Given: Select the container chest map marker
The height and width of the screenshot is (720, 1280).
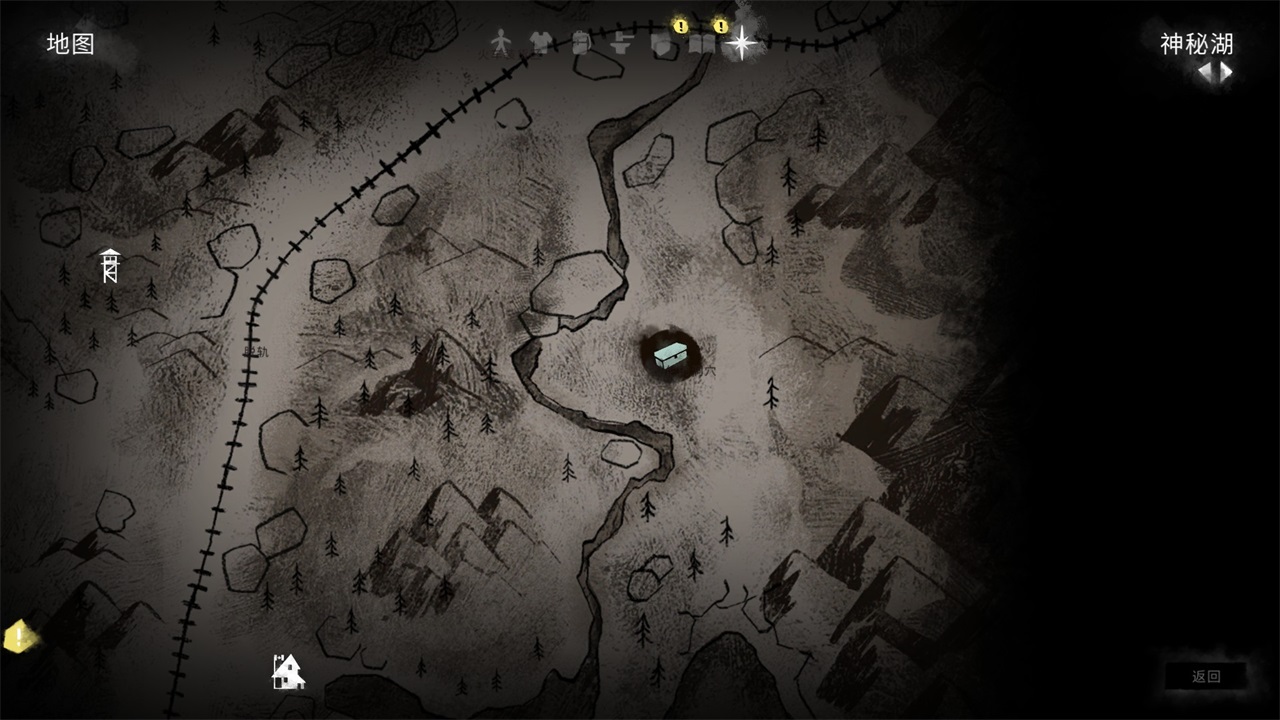Looking at the screenshot, I should click(670, 354).
